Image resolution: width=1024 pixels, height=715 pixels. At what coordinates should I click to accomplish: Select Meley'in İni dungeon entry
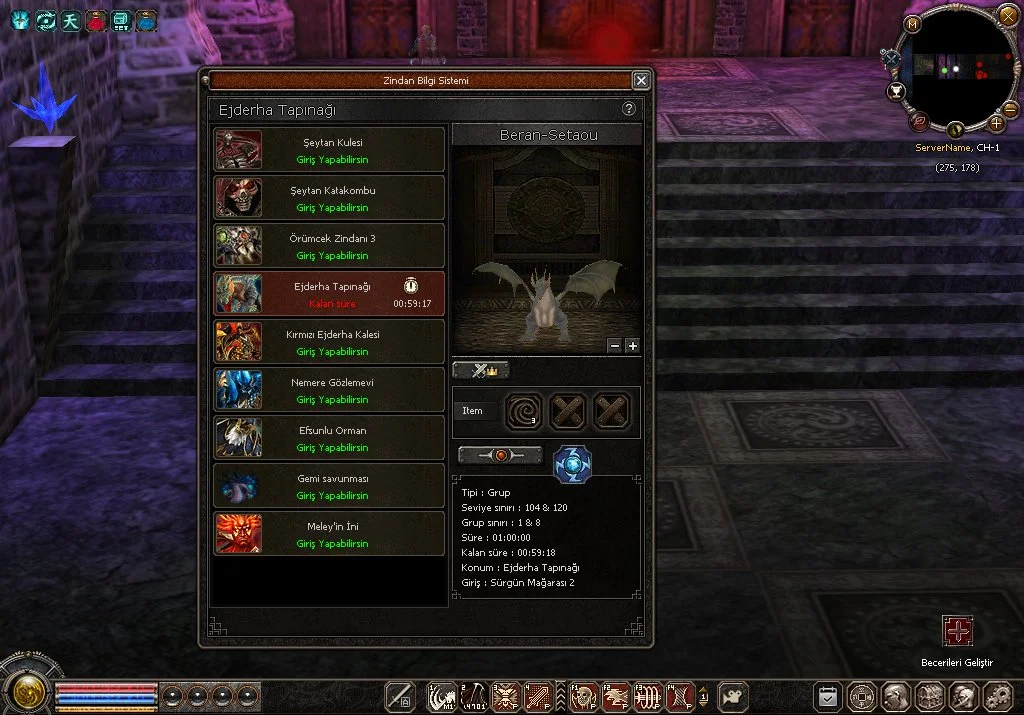(x=329, y=534)
